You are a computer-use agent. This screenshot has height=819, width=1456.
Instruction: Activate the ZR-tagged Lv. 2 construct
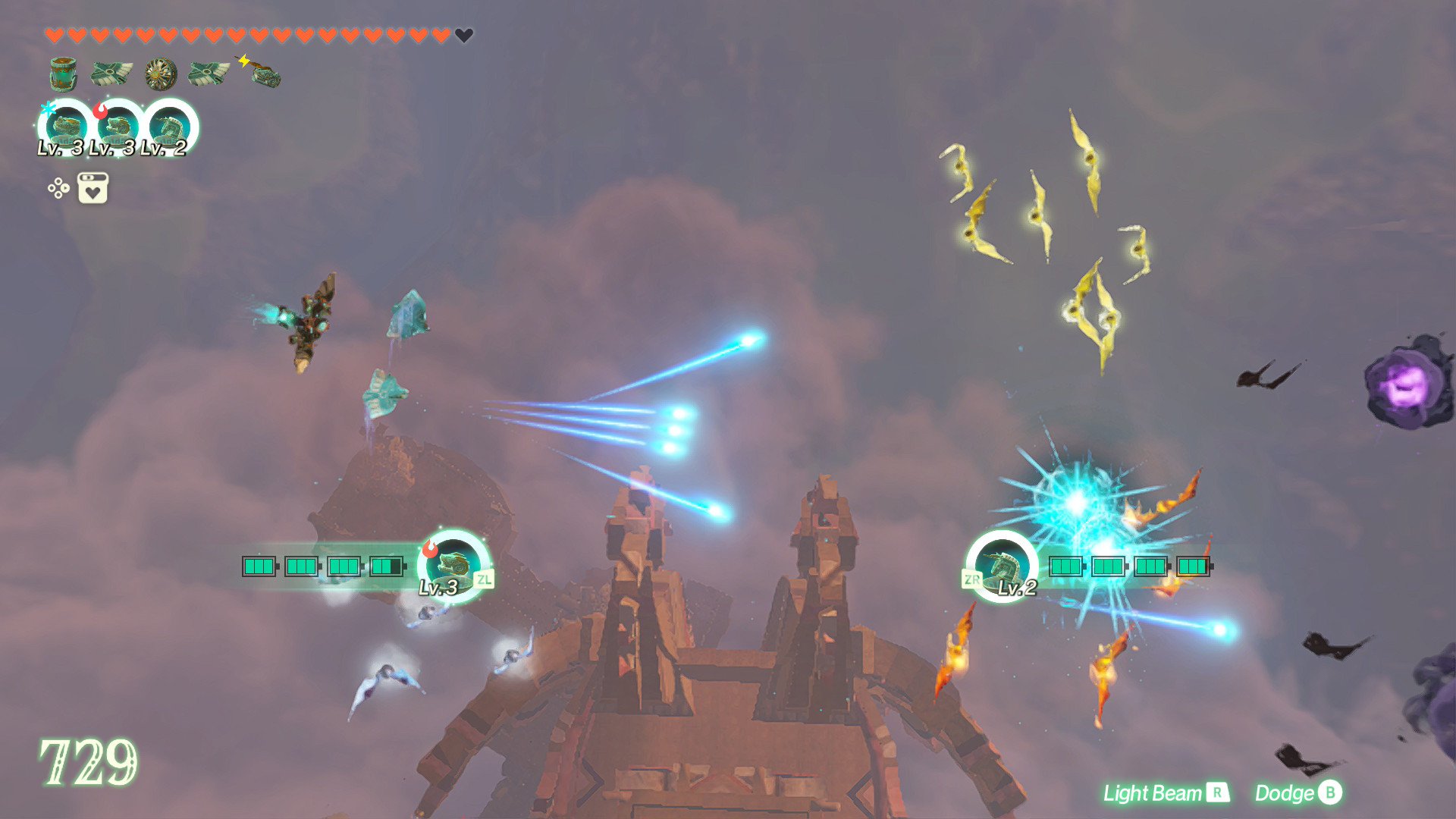(x=1003, y=566)
